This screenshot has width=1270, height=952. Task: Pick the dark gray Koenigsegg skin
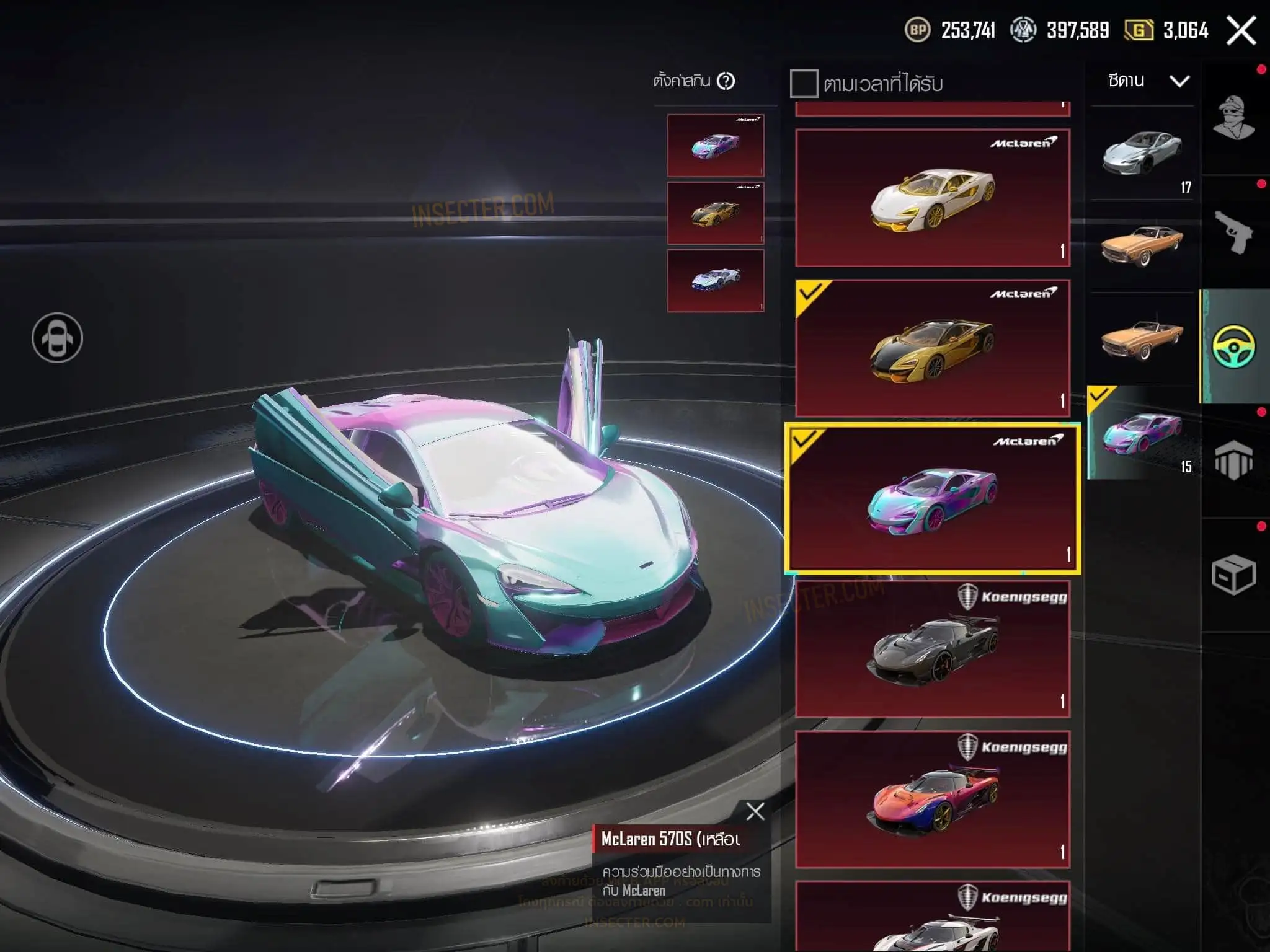tap(933, 649)
